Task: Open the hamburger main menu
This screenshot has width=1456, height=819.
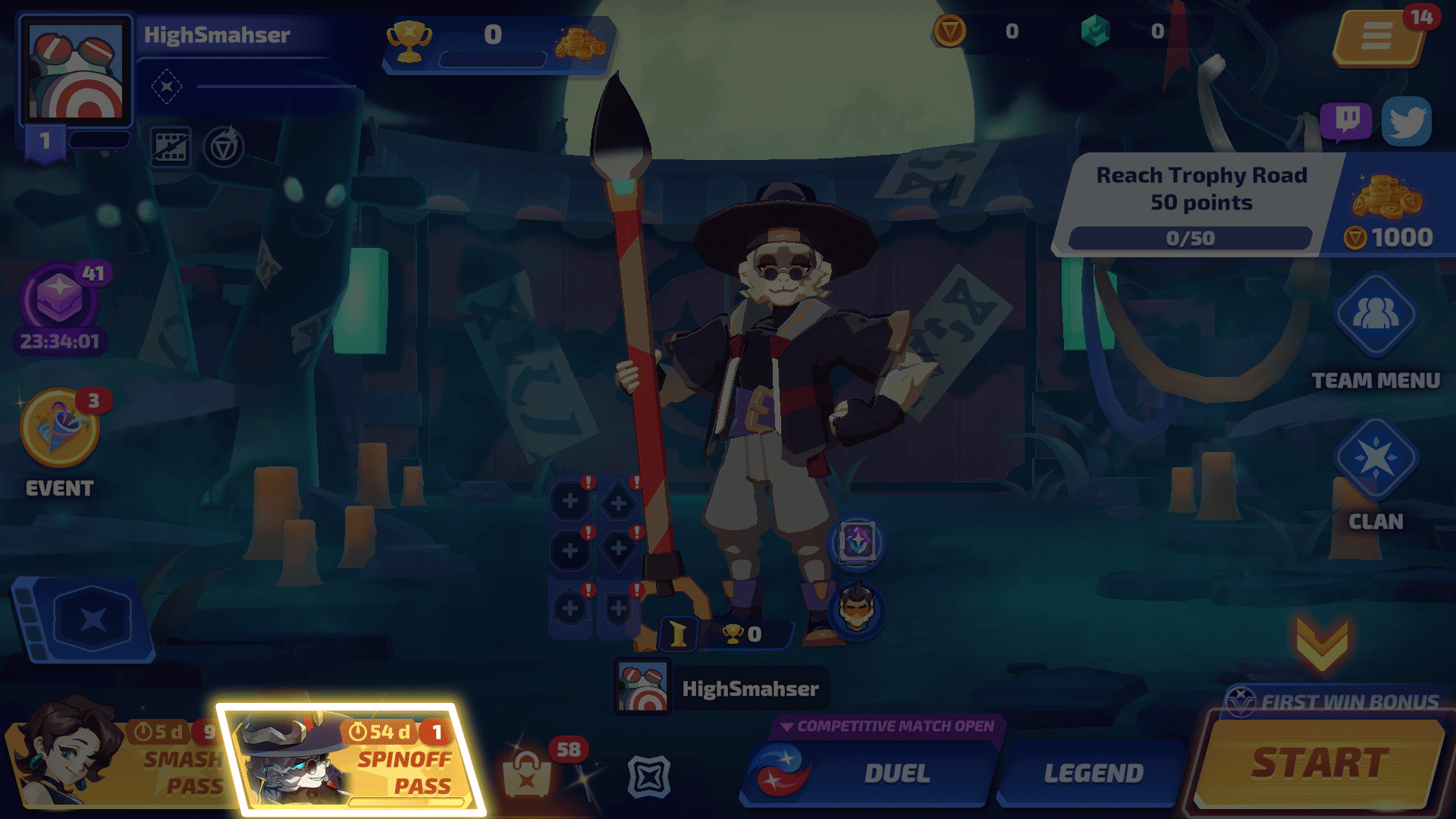Action: click(1376, 36)
